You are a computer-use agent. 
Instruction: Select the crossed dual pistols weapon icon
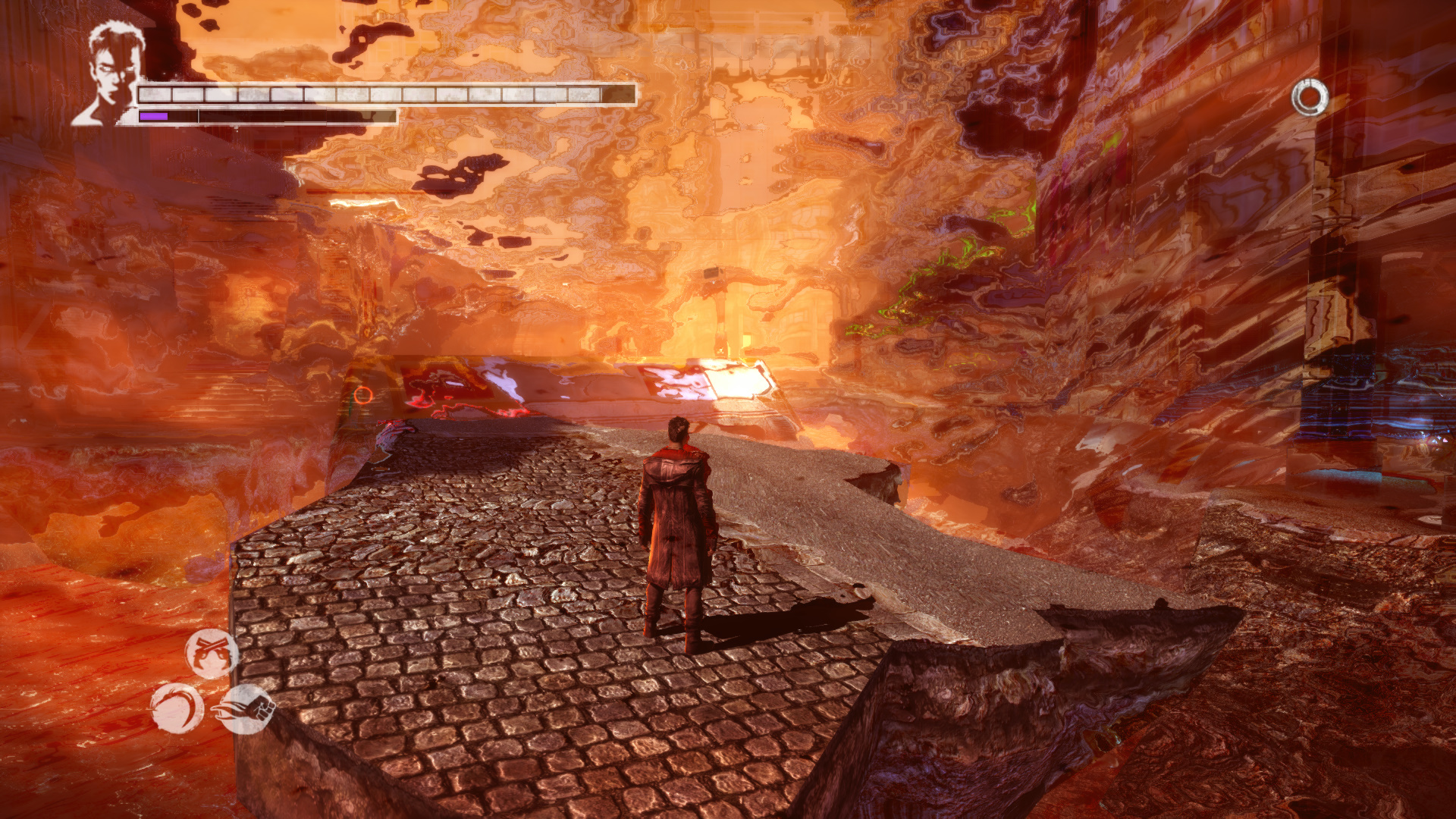pyautogui.click(x=212, y=652)
